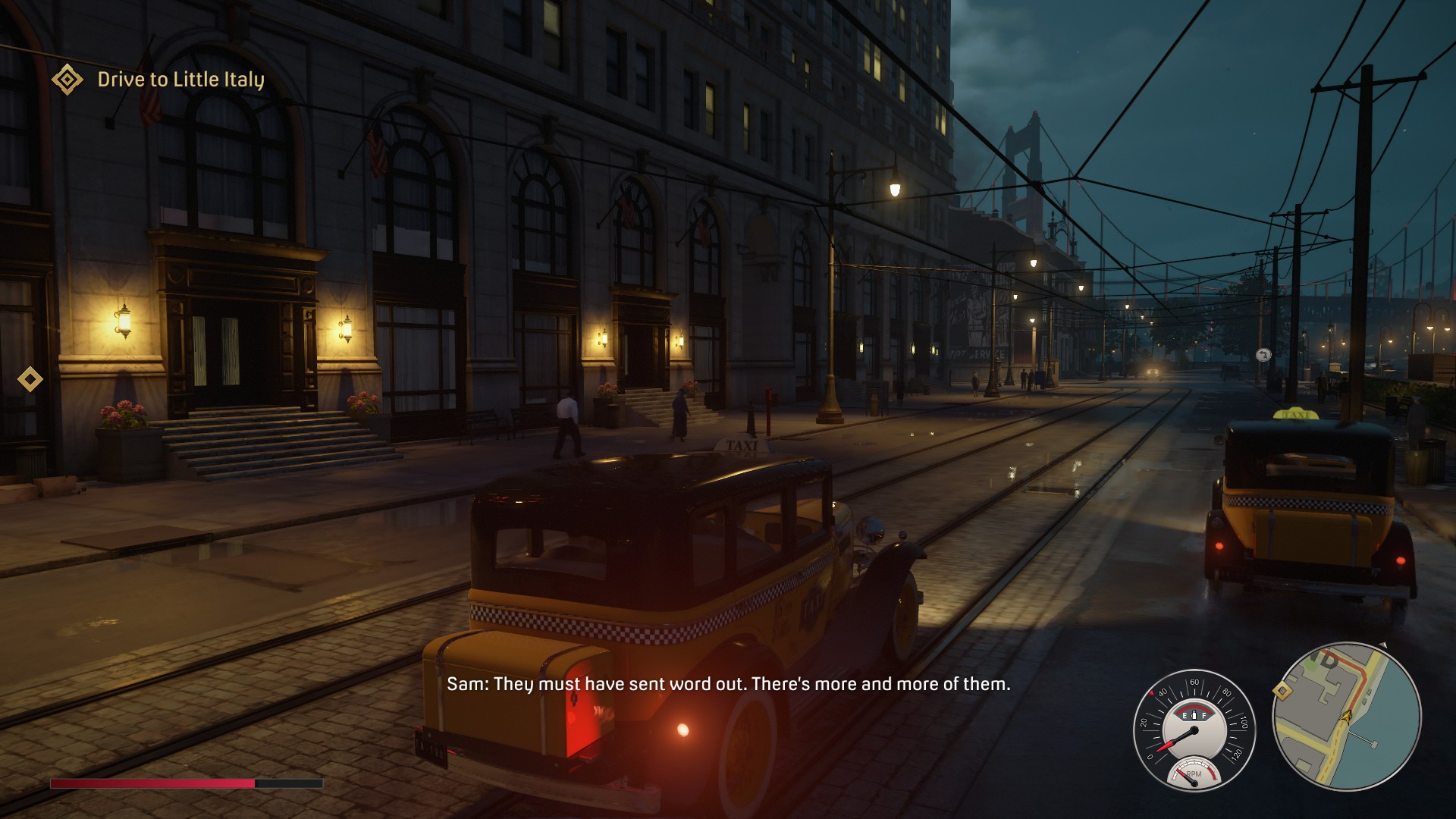This screenshot has width=1456, height=819.
Task: Select the yellow player arrow on the minimap
Action: (x=1346, y=717)
